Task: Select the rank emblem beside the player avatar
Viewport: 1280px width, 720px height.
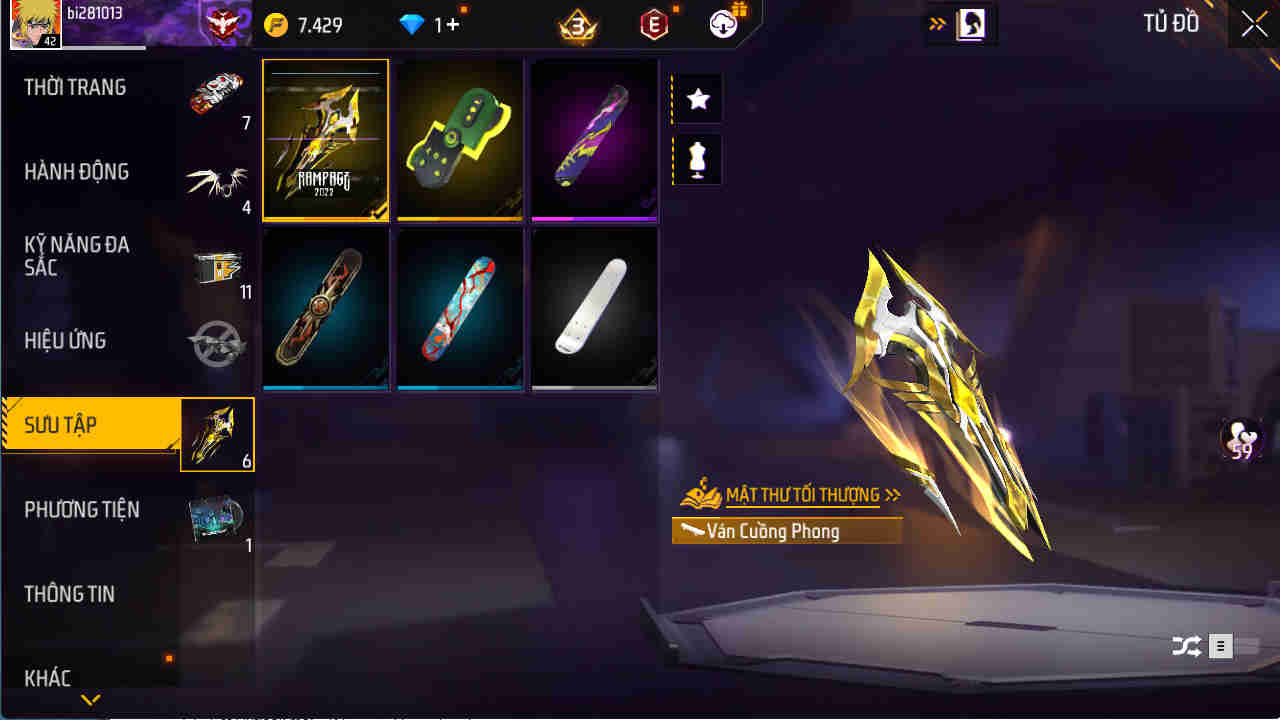Action: click(x=222, y=22)
